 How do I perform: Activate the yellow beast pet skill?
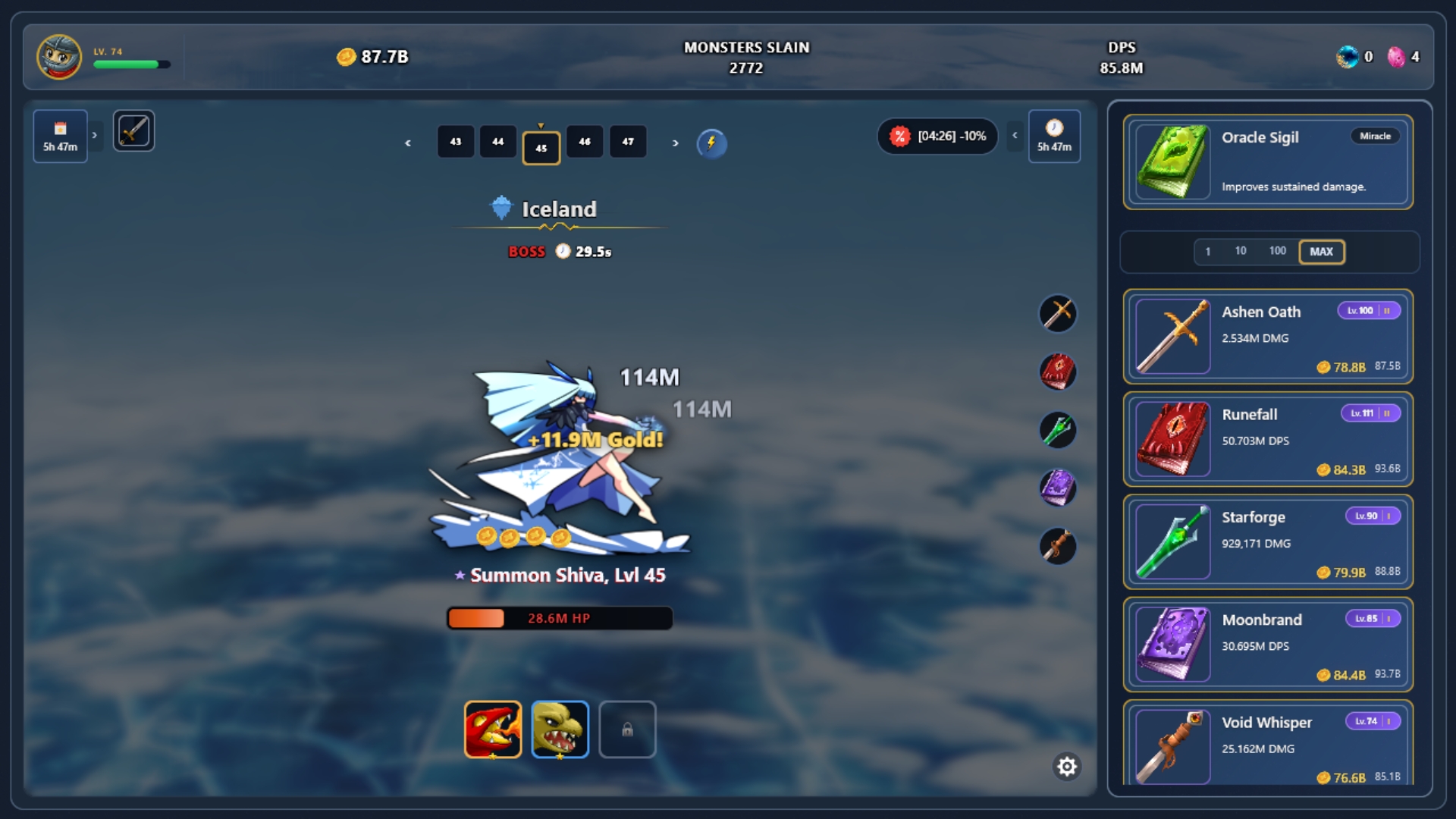point(560,730)
